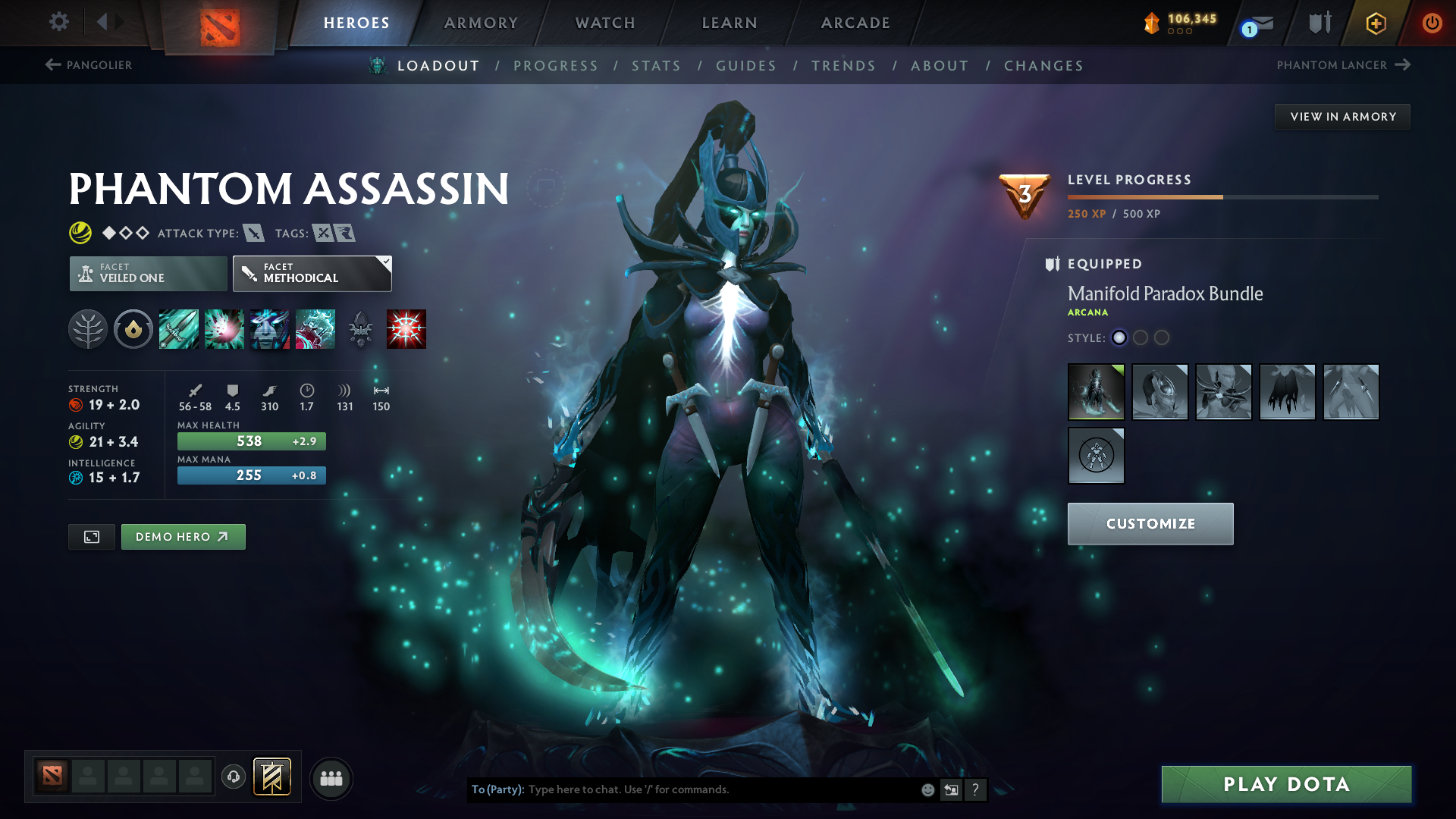Click the Veiled One facet flask icon
1456x819 pixels.
point(86,273)
